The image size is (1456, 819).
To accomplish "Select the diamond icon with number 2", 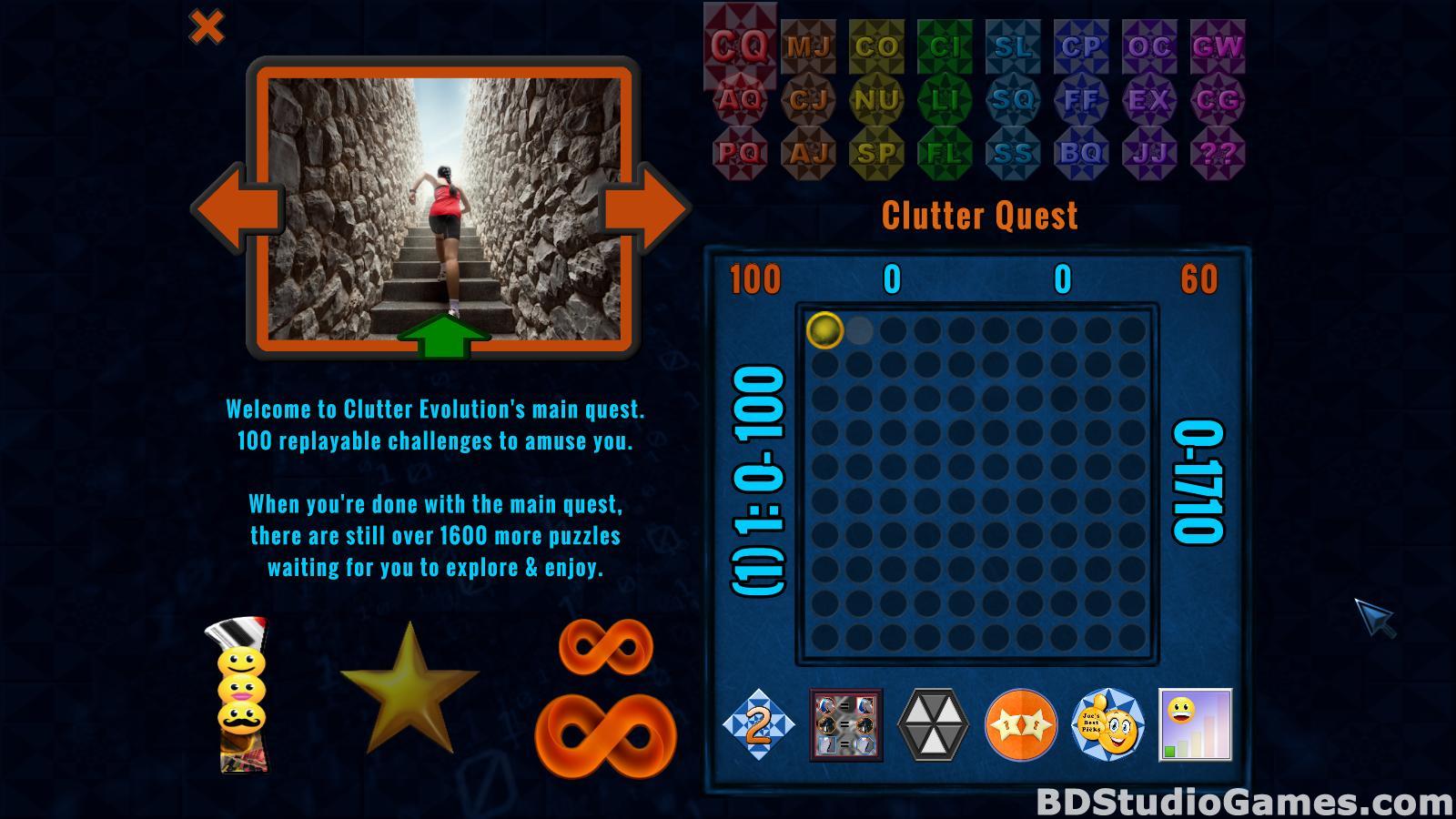I will tap(758, 725).
